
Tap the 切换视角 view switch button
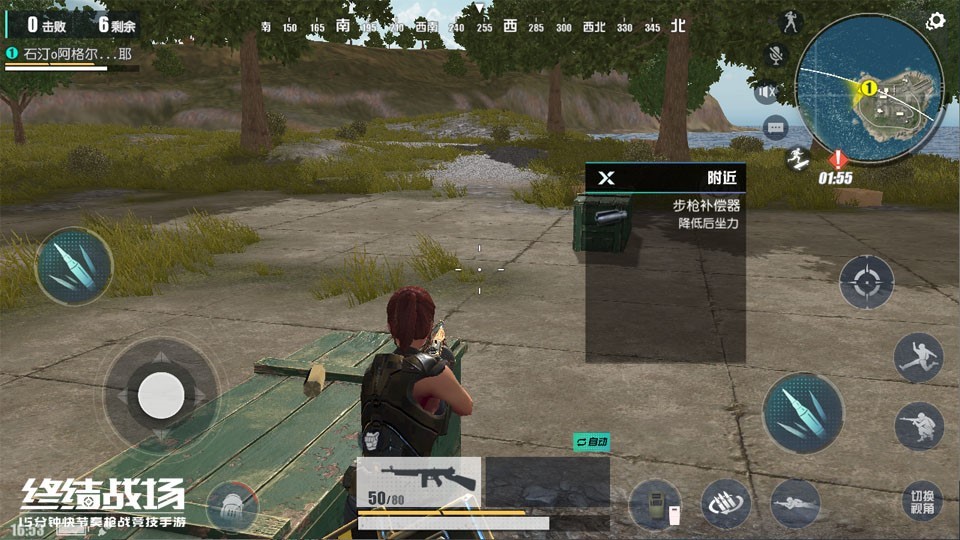point(921,502)
